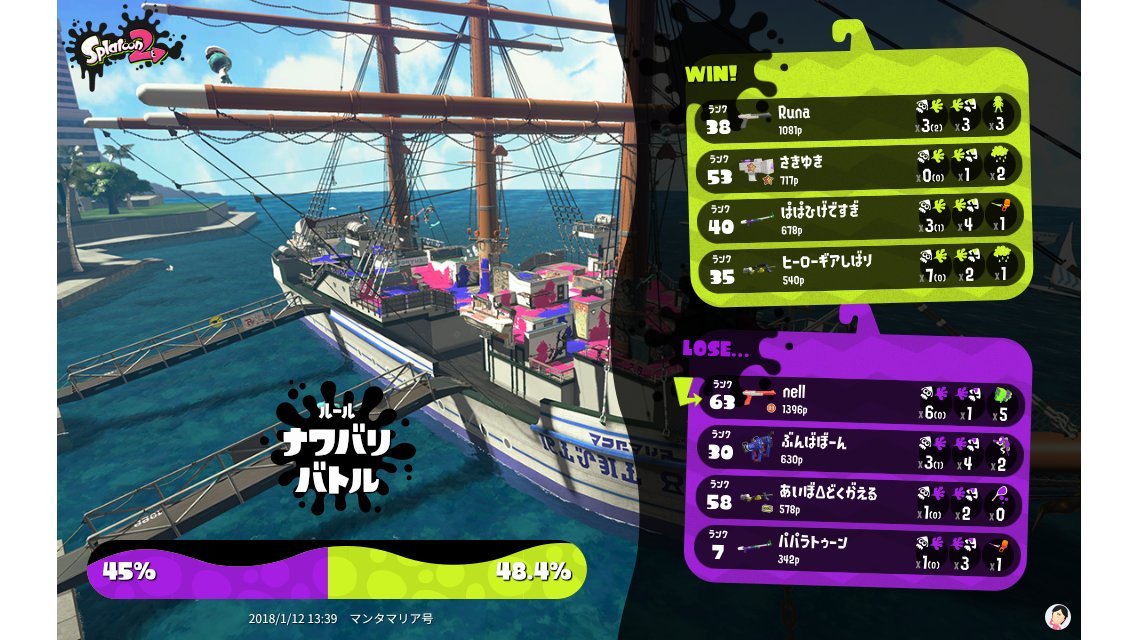Select the ぶんばぼーん player row
This screenshot has width=1138, height=640.
click(x=860, y=448)
